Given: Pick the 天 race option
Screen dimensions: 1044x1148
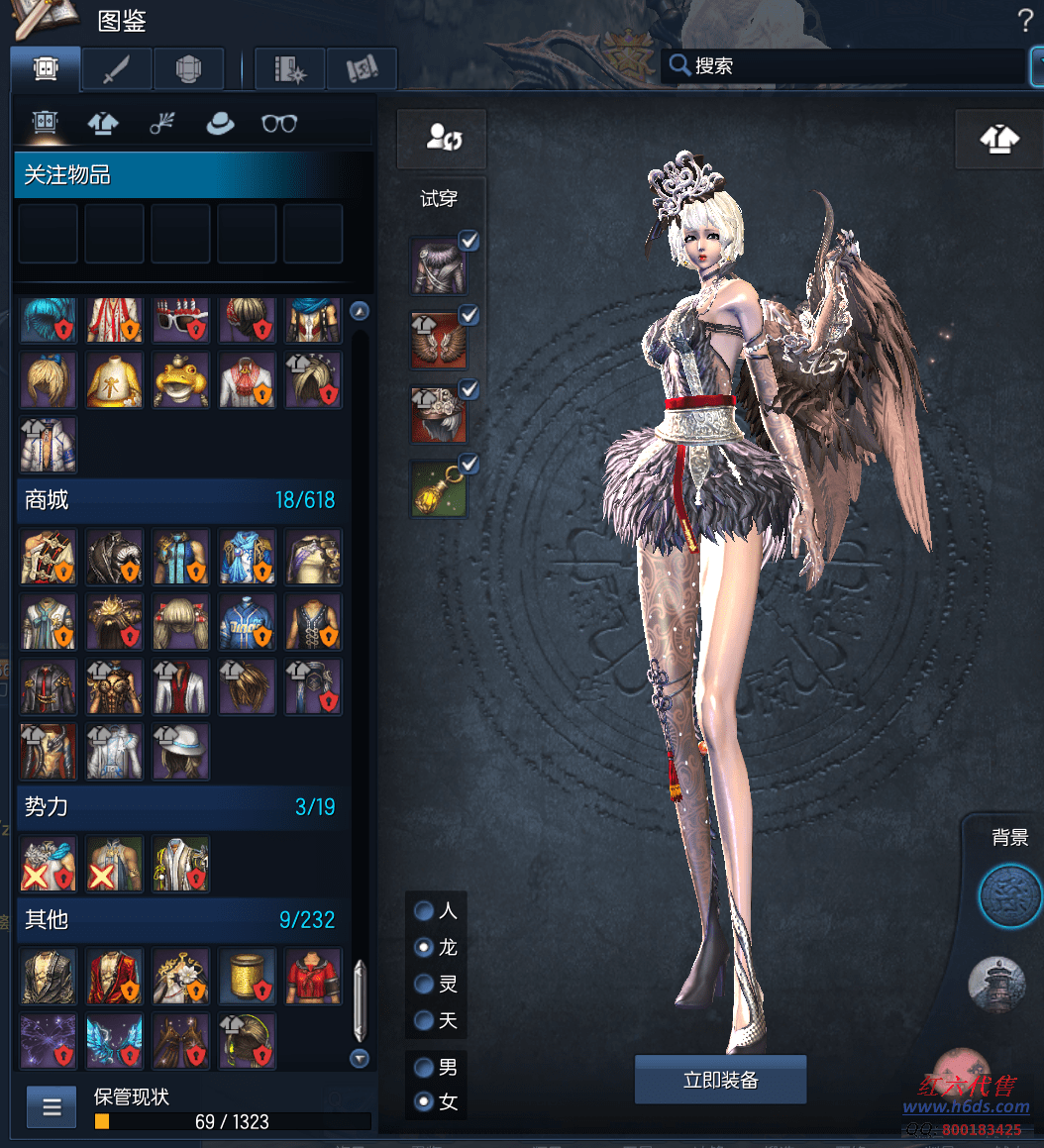Looking at the screenshot, I should [424, 1020].
